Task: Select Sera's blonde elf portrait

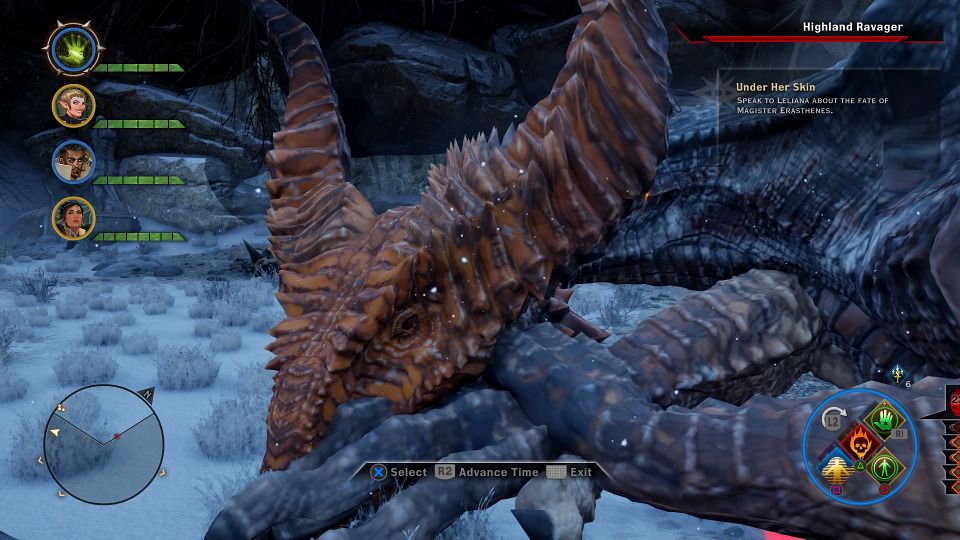Action: click(73, 105)
